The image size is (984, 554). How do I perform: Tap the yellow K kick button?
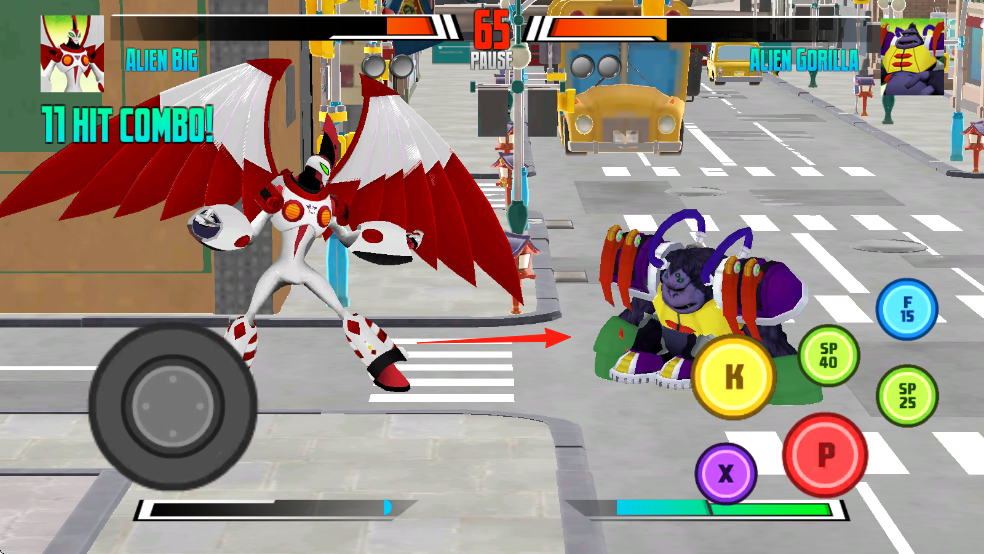[x=734, y=377]
